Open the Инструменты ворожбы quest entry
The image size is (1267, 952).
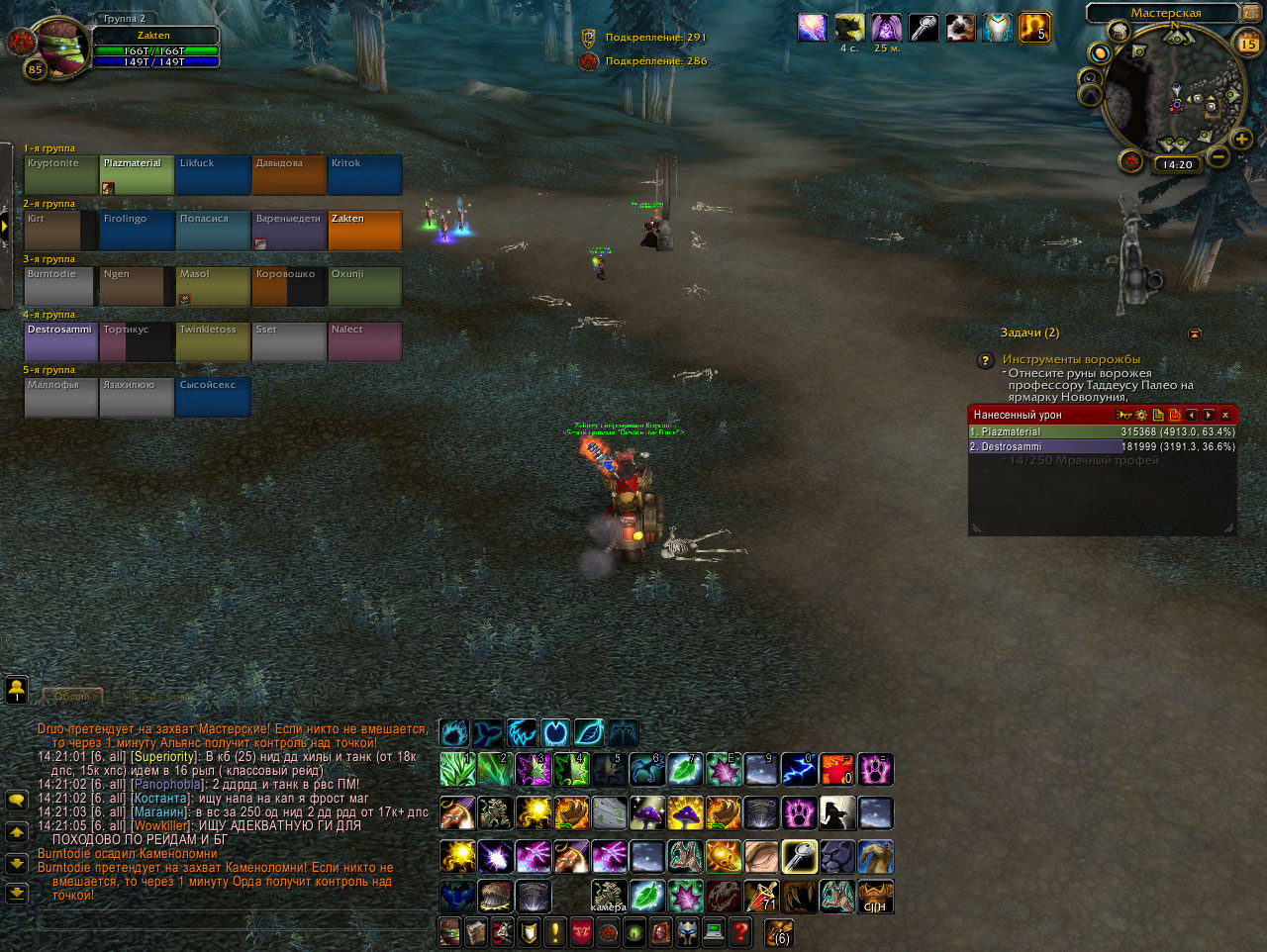pos(1071,359)
